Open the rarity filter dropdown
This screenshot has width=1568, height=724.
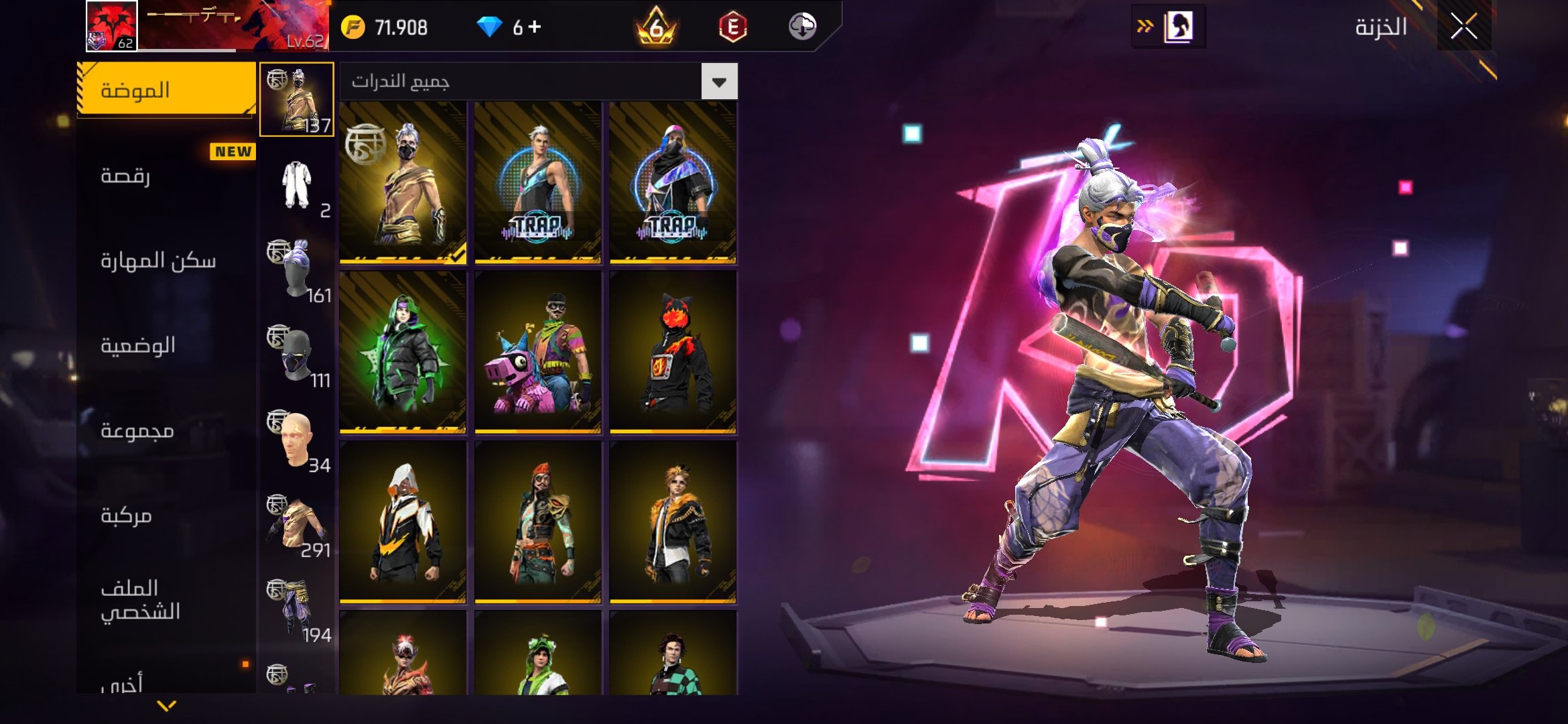click(x=719, y=82)
